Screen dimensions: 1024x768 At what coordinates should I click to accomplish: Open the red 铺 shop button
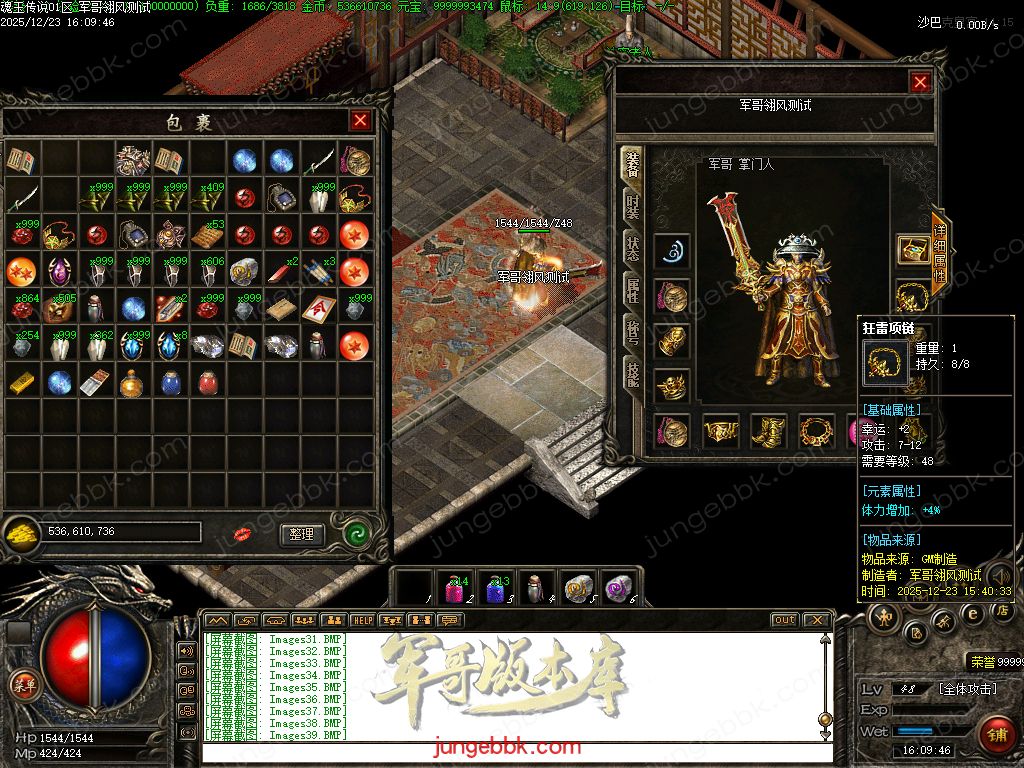[995, 735]
